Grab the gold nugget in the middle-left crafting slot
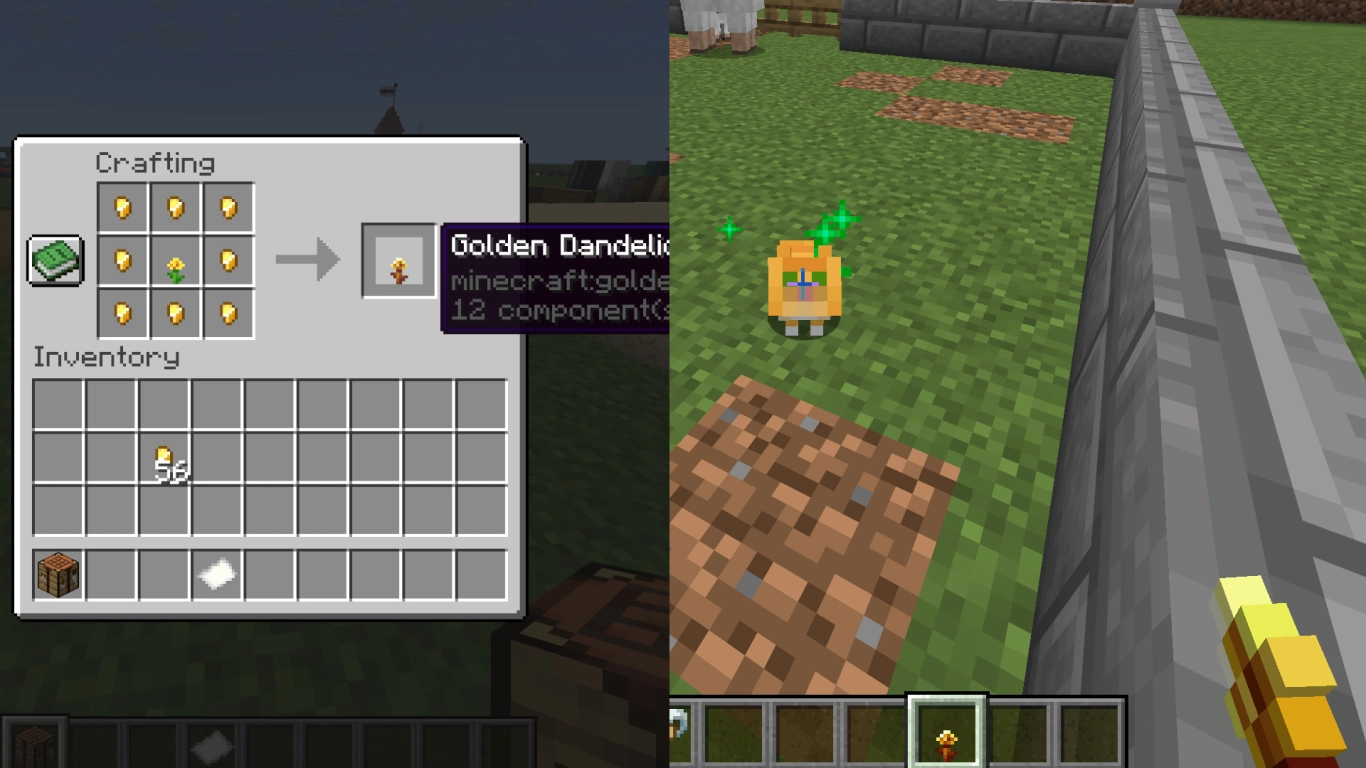 pyautogui.click(x=124, y=260)
